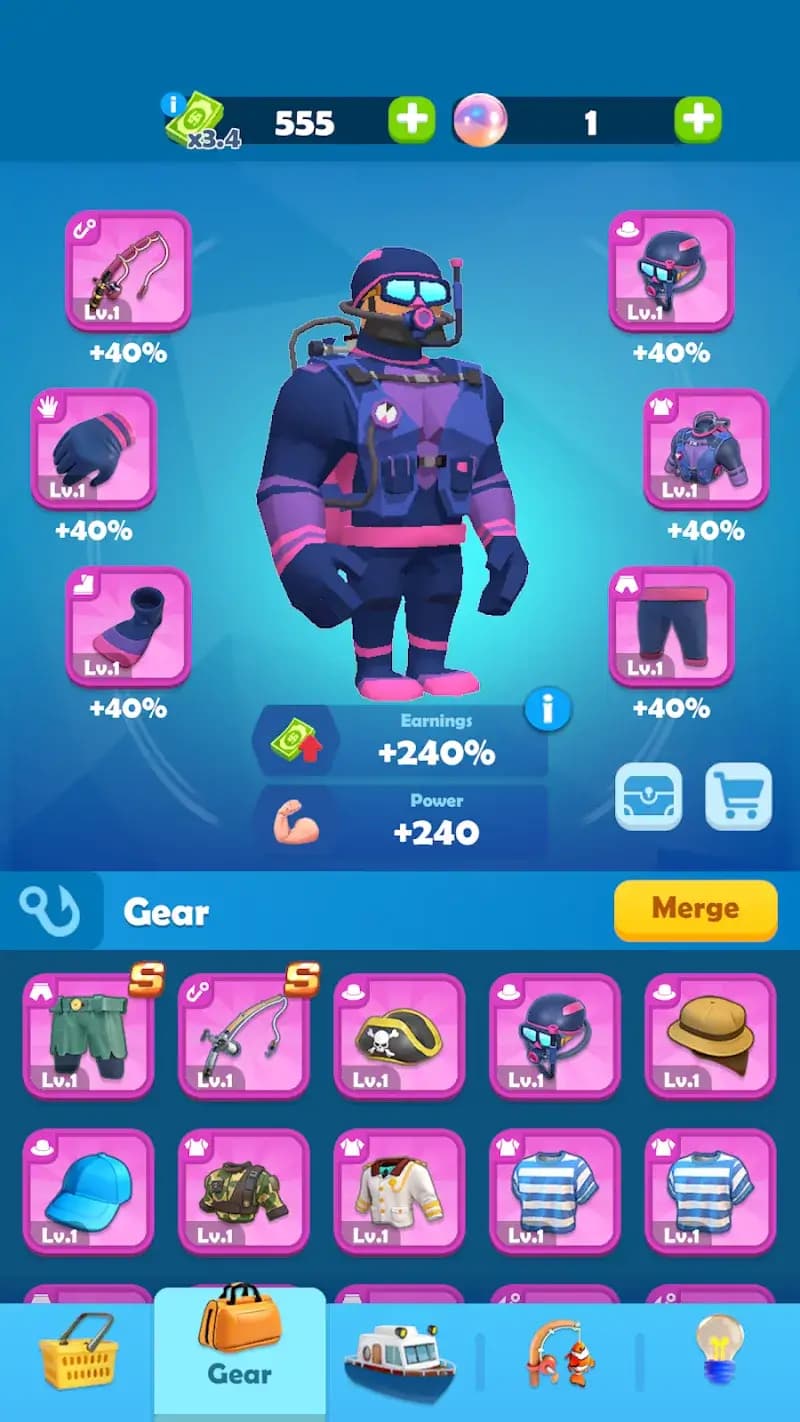Screen dimensions: 800x1422
Task: Buy more pearls with the plus button
Action: pyautogui.click(x=697, y=122)
